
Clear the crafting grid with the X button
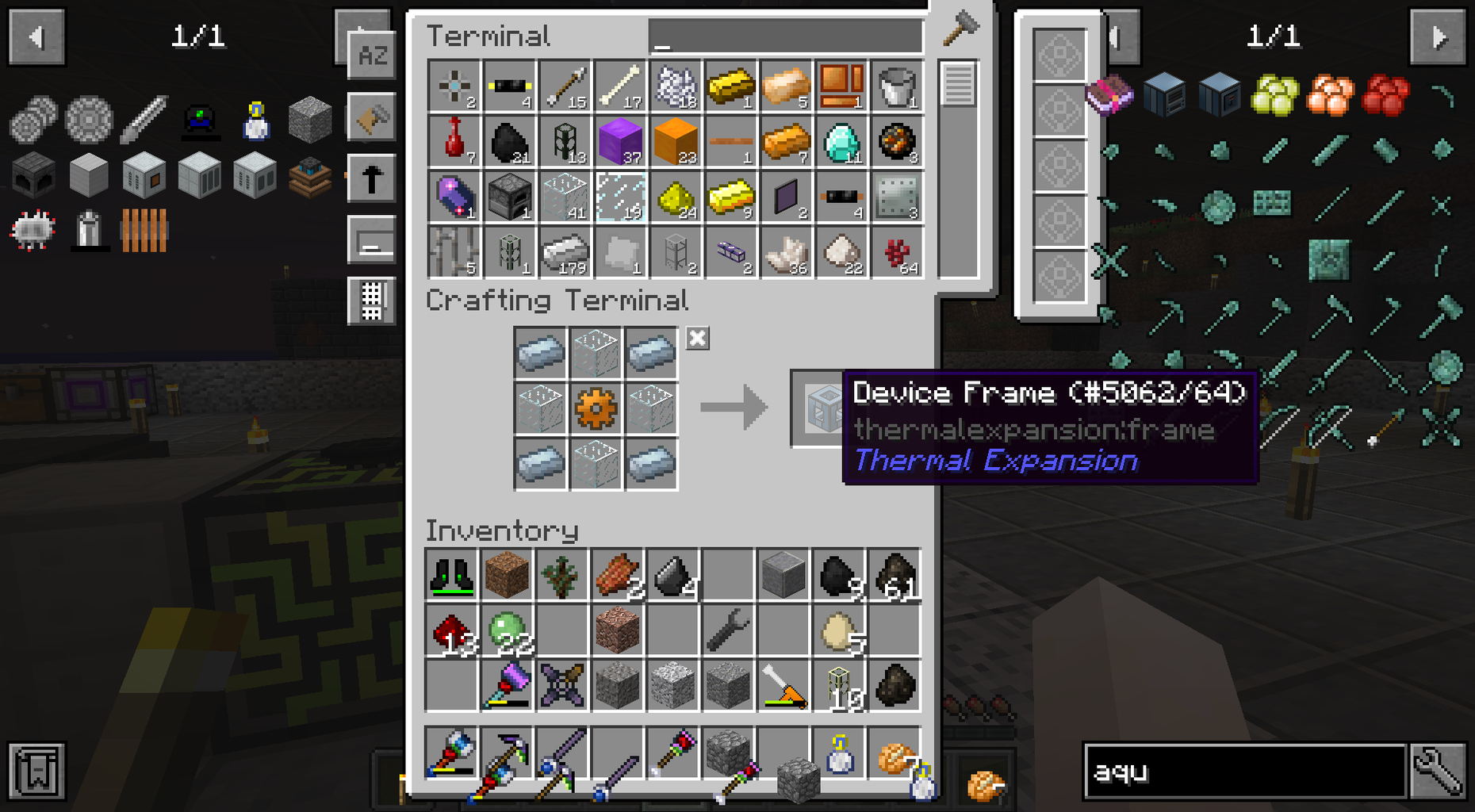[x=696, y=339]
